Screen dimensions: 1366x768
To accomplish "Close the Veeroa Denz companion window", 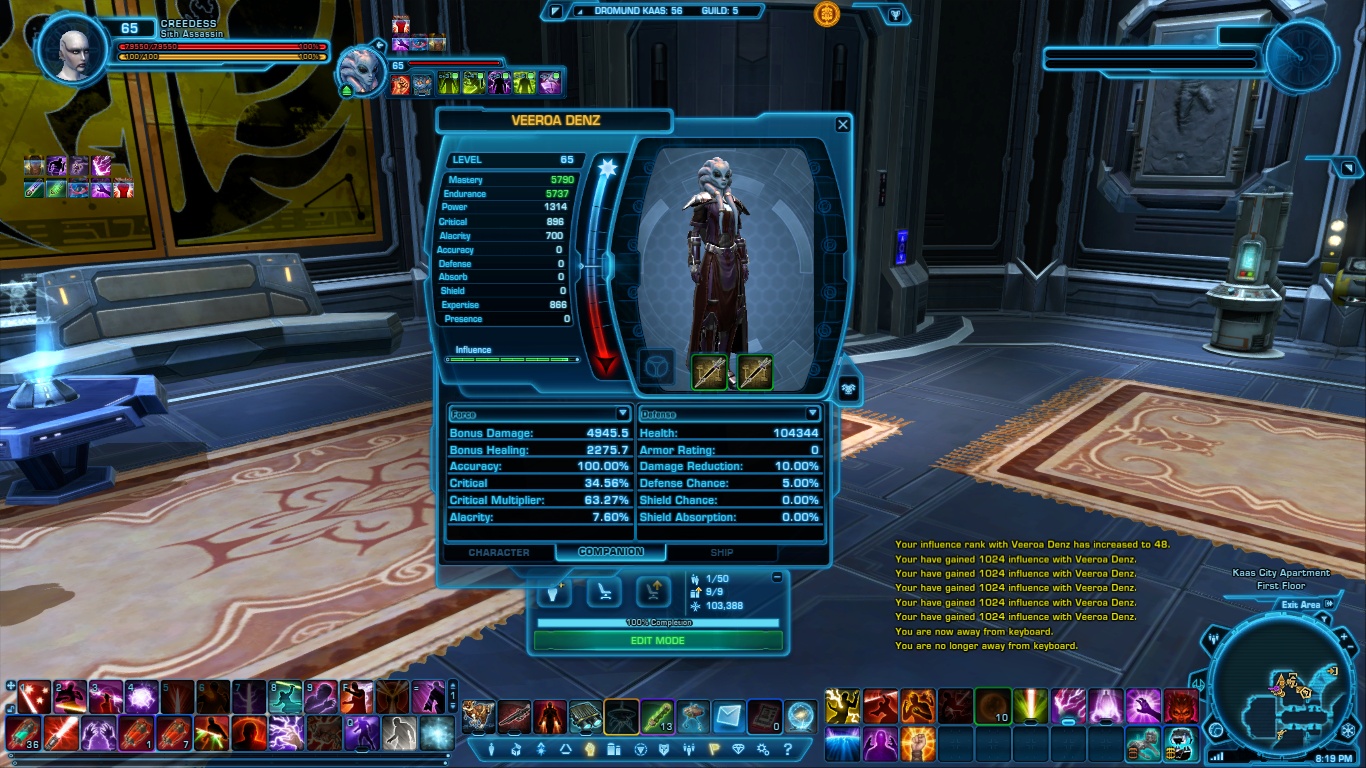I will point(843,124).
